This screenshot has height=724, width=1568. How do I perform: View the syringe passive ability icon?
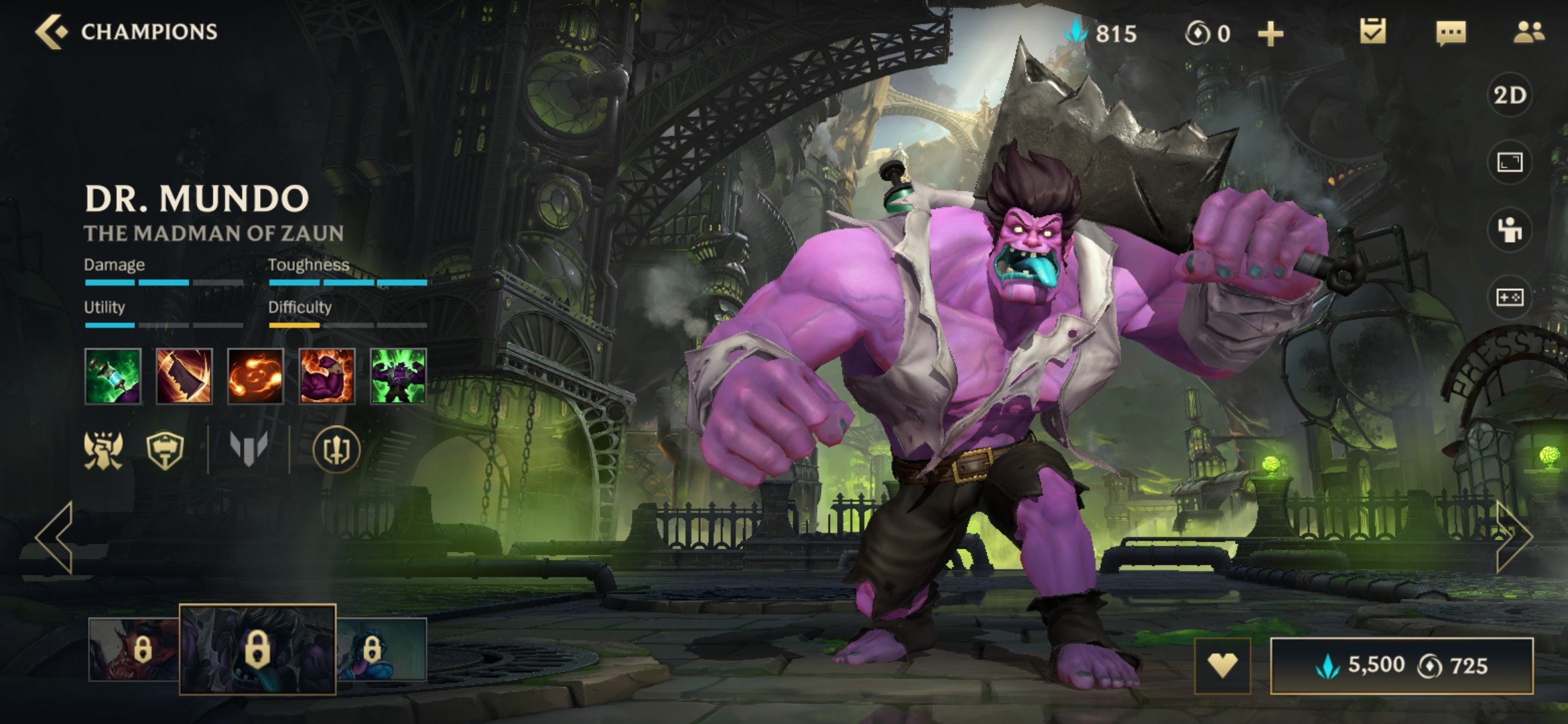(113, 376)
